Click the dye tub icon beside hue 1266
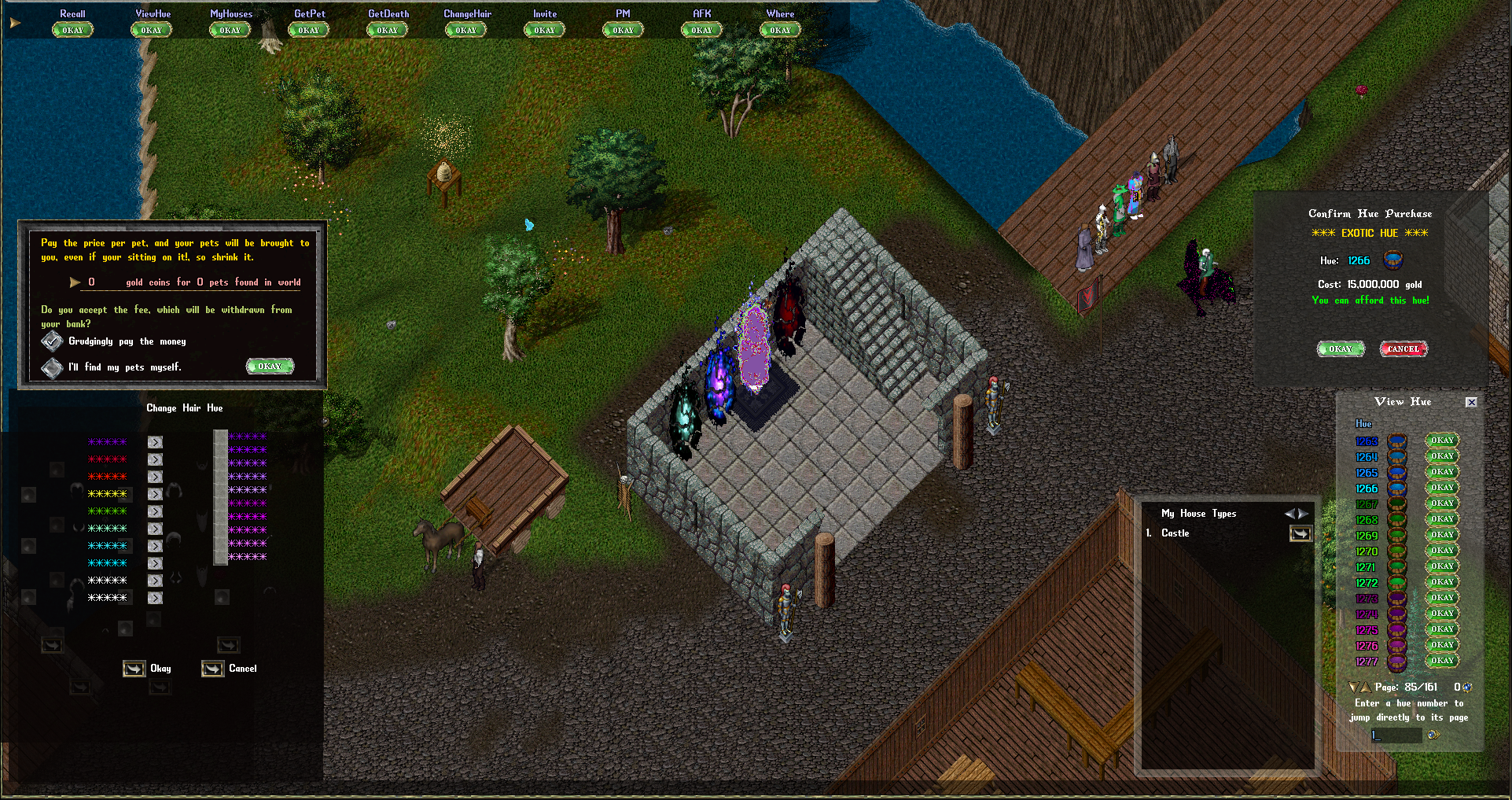1512x800 pixels. 1396,488
